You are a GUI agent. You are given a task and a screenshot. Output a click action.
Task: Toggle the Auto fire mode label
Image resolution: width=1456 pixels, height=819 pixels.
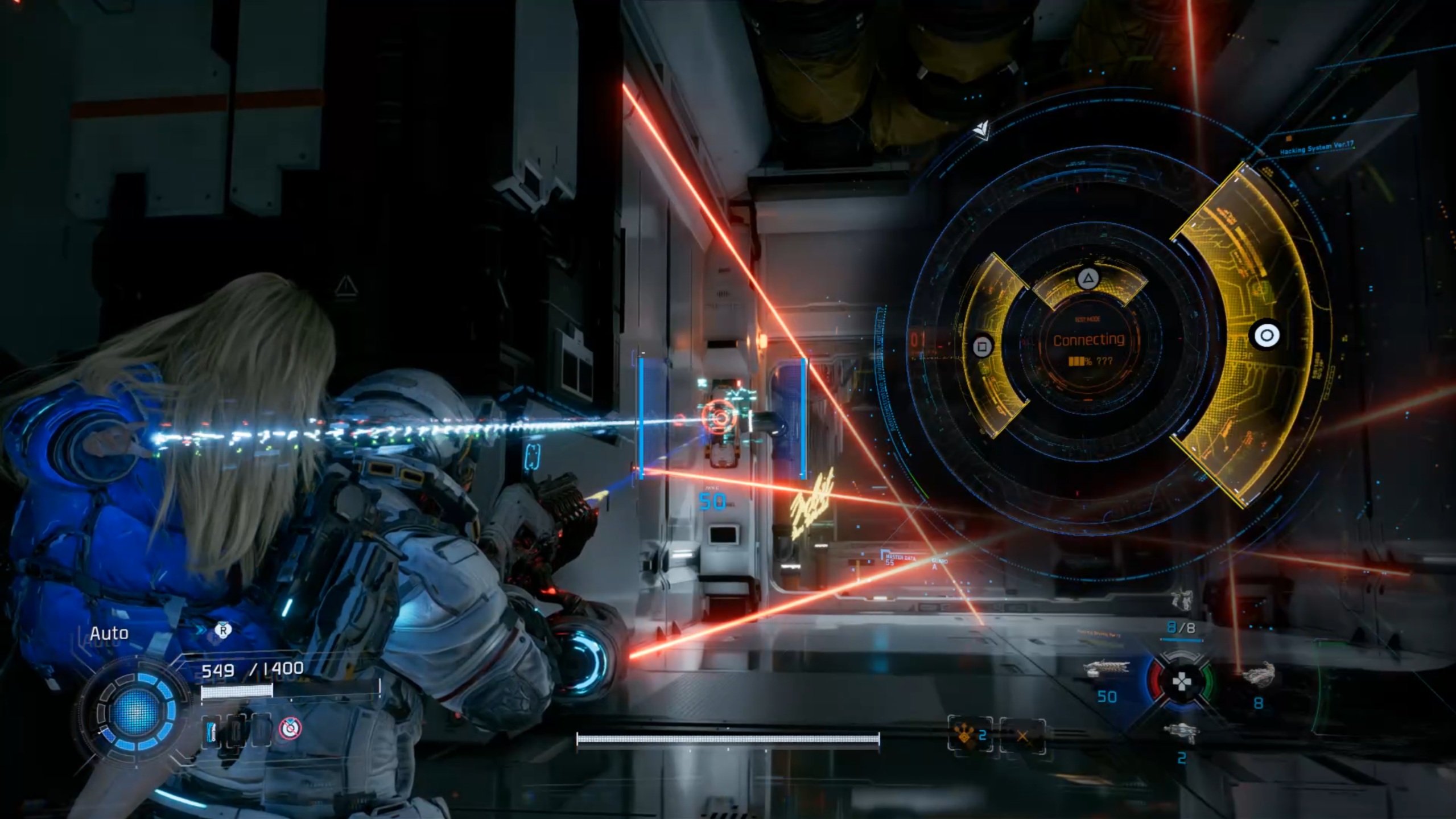[x=109, y=633]
